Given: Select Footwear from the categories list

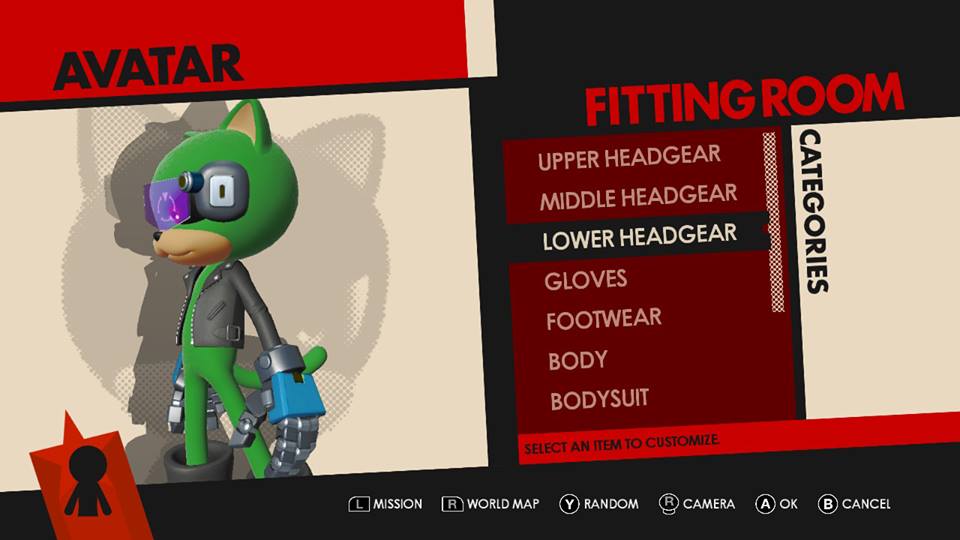Looking at the screenshot, I should click(604, 320).
